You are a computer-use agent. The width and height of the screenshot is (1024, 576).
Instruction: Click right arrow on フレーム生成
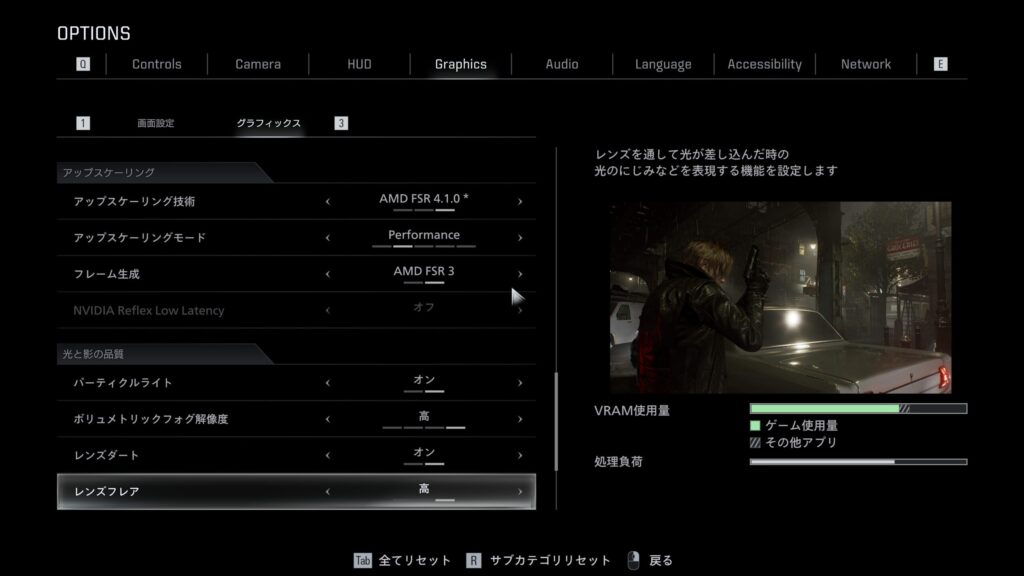click(520, 274)
